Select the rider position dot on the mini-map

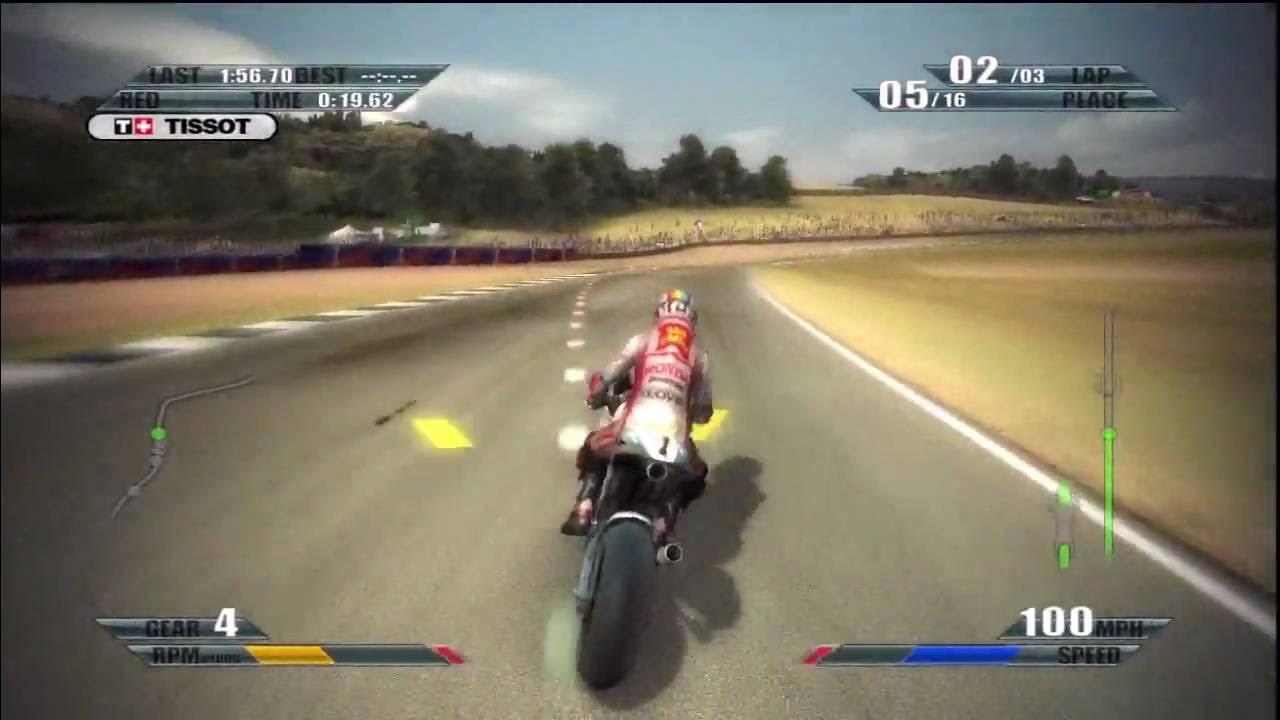(156, 432)
